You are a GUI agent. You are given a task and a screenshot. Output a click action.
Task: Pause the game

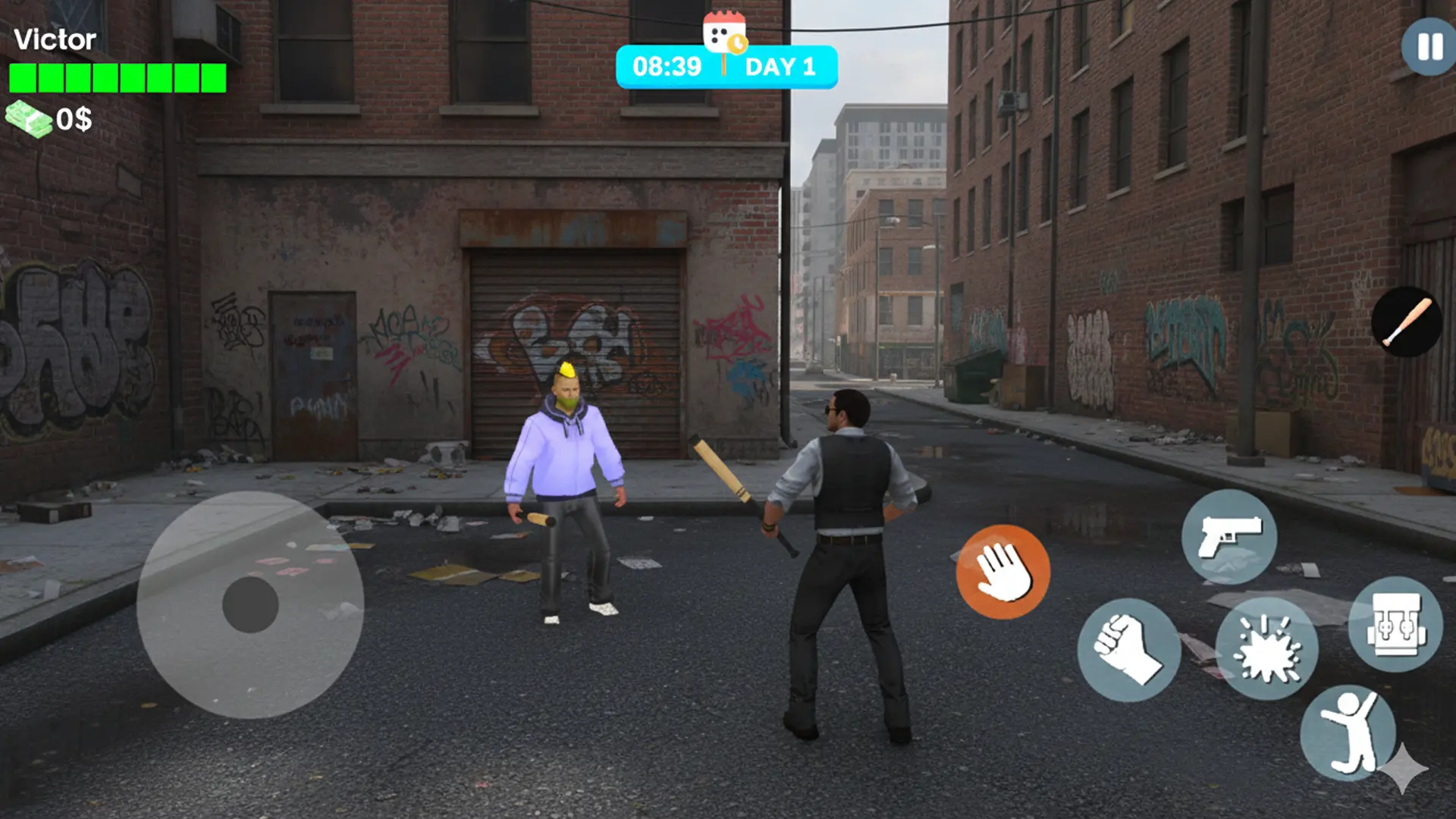click(x=1429, y=46)
